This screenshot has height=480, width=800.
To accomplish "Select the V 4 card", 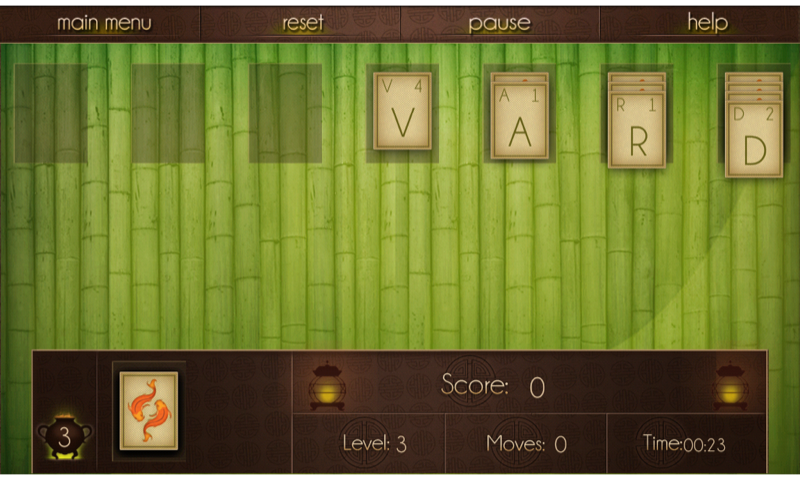I will coord(402,112).
